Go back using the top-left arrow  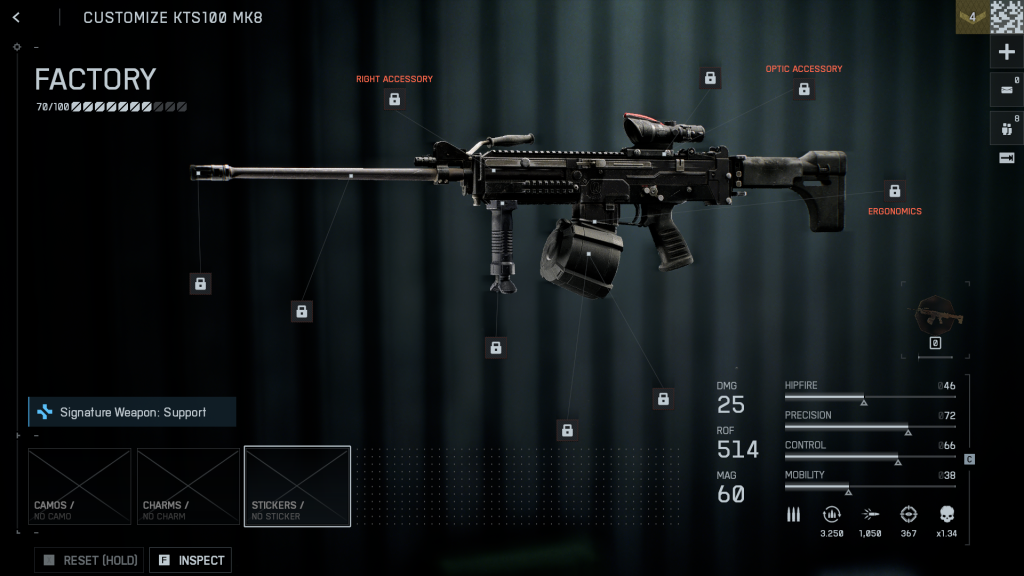17,17
